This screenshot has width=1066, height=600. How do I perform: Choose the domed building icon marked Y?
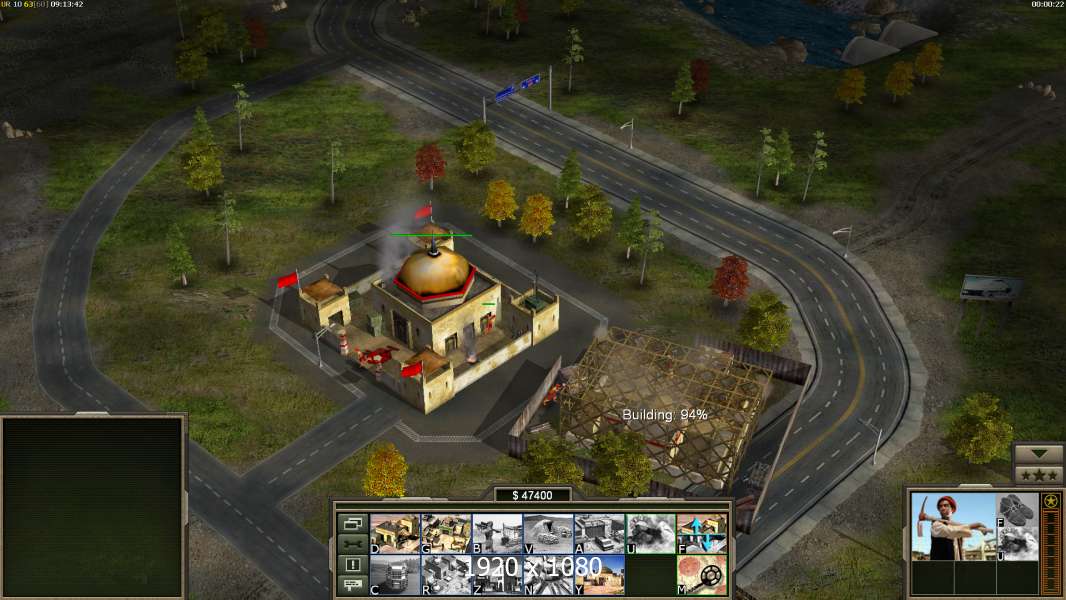pyautogui.click(x=599, y=575)
